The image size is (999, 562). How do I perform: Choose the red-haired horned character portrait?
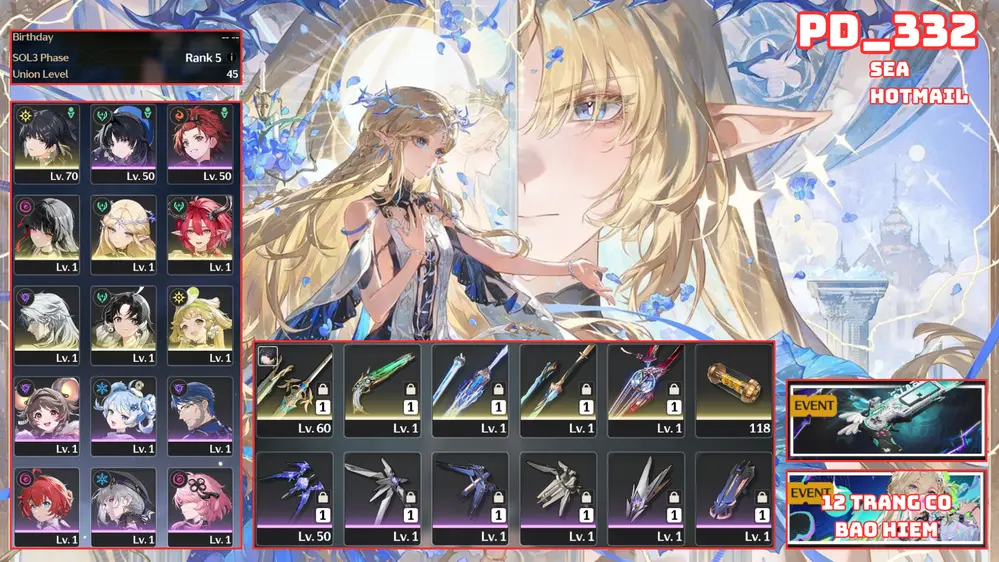coord(200,234)
